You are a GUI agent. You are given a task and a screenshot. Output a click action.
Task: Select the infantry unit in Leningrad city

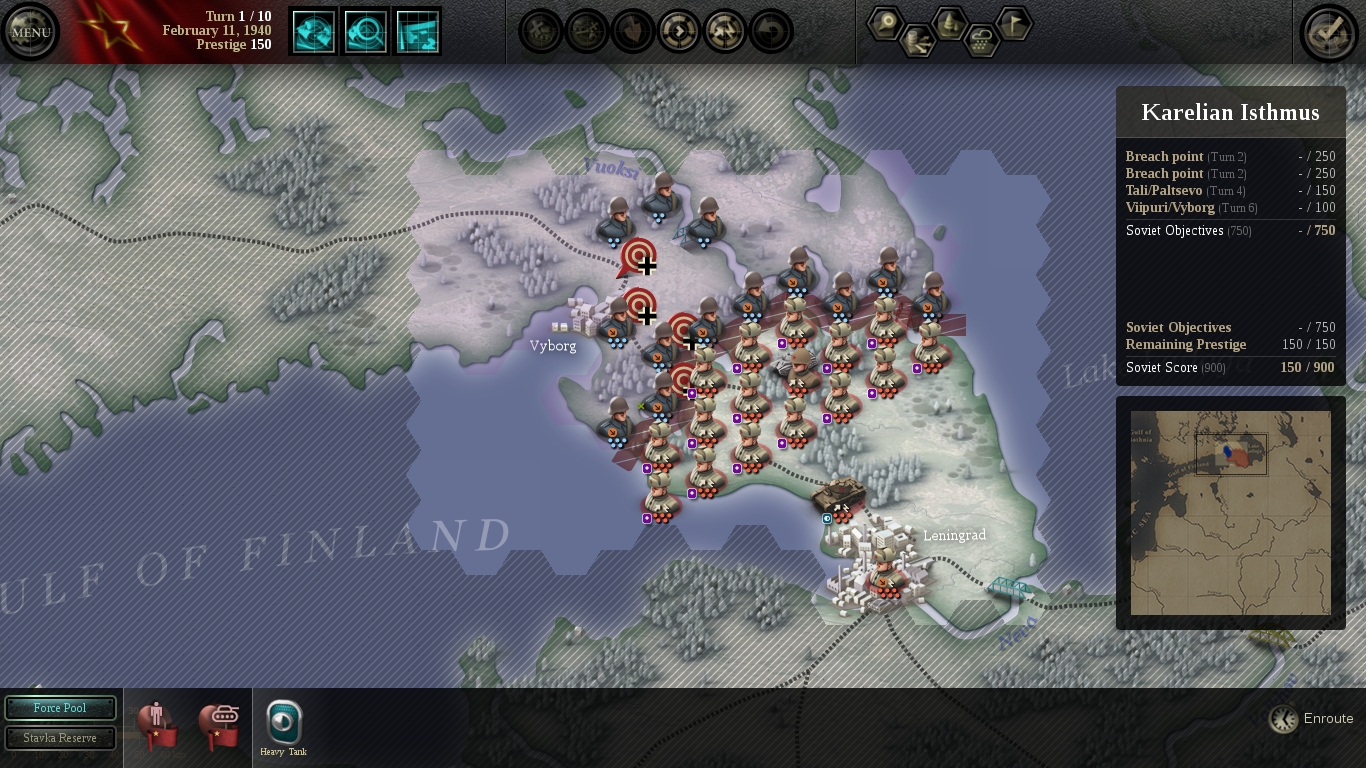point(885,572)
